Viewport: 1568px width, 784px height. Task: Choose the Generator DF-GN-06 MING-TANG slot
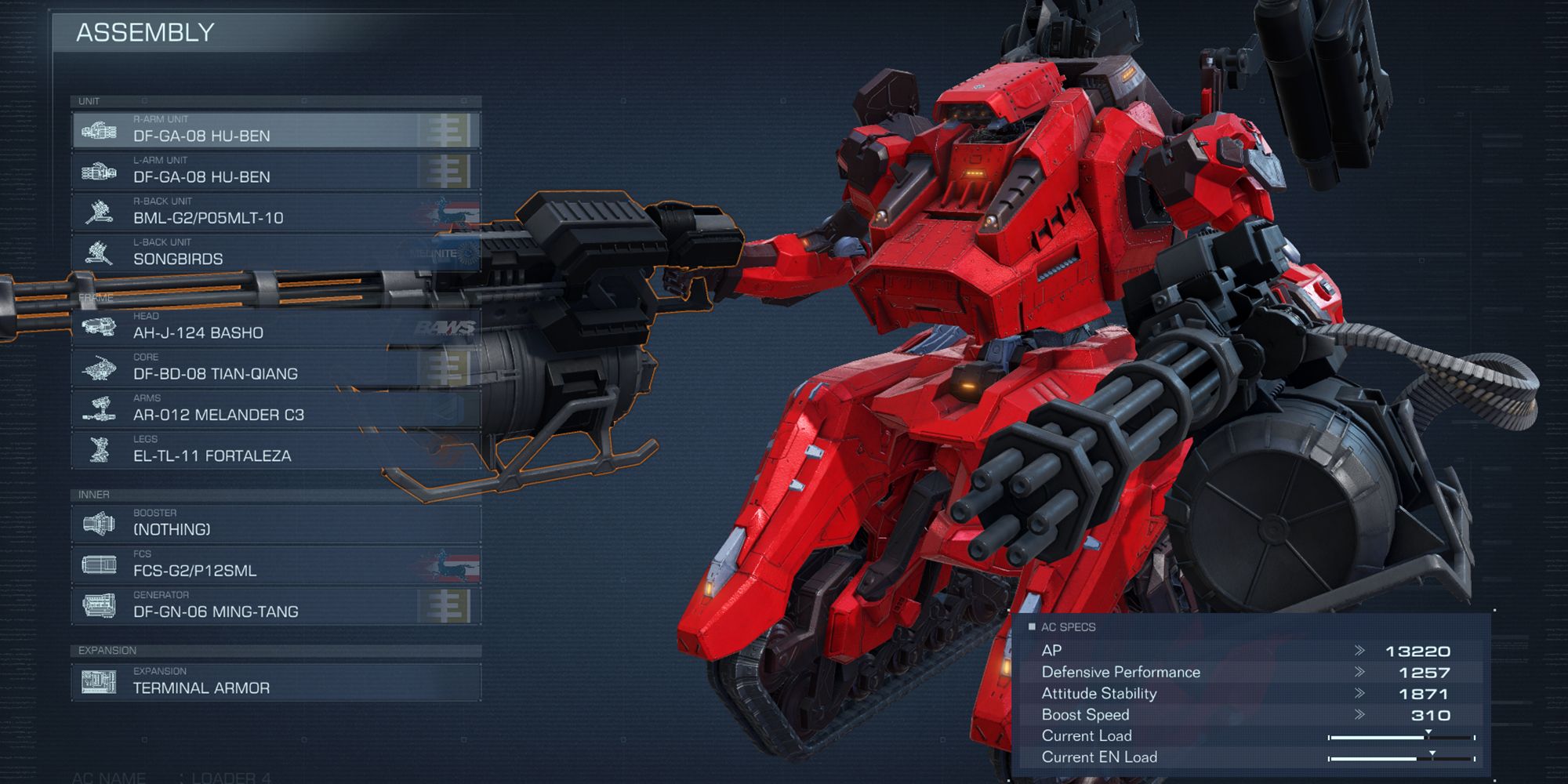(274, 605)
